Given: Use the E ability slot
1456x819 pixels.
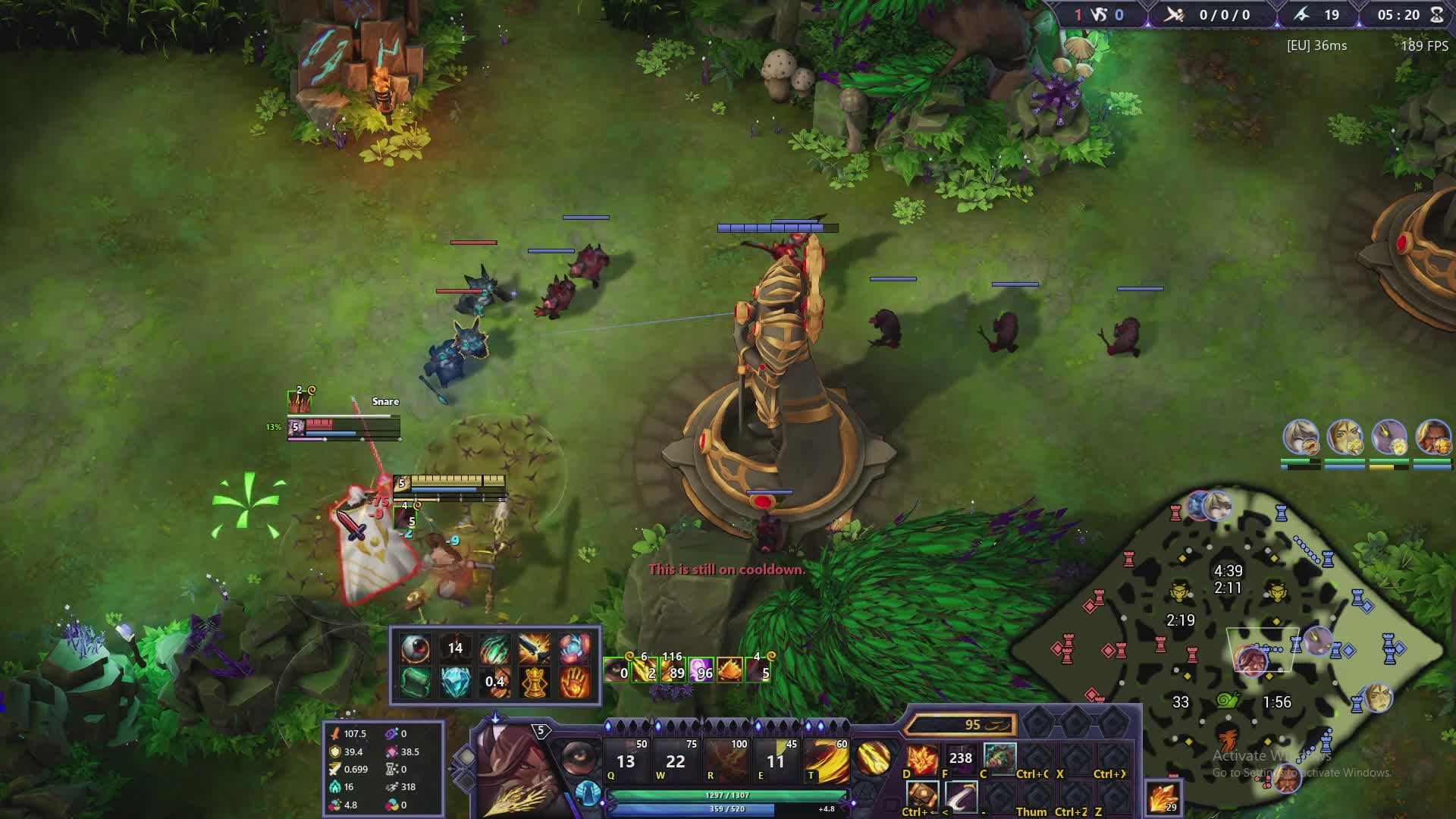Looking at the screenshot, I should [775, 761].
